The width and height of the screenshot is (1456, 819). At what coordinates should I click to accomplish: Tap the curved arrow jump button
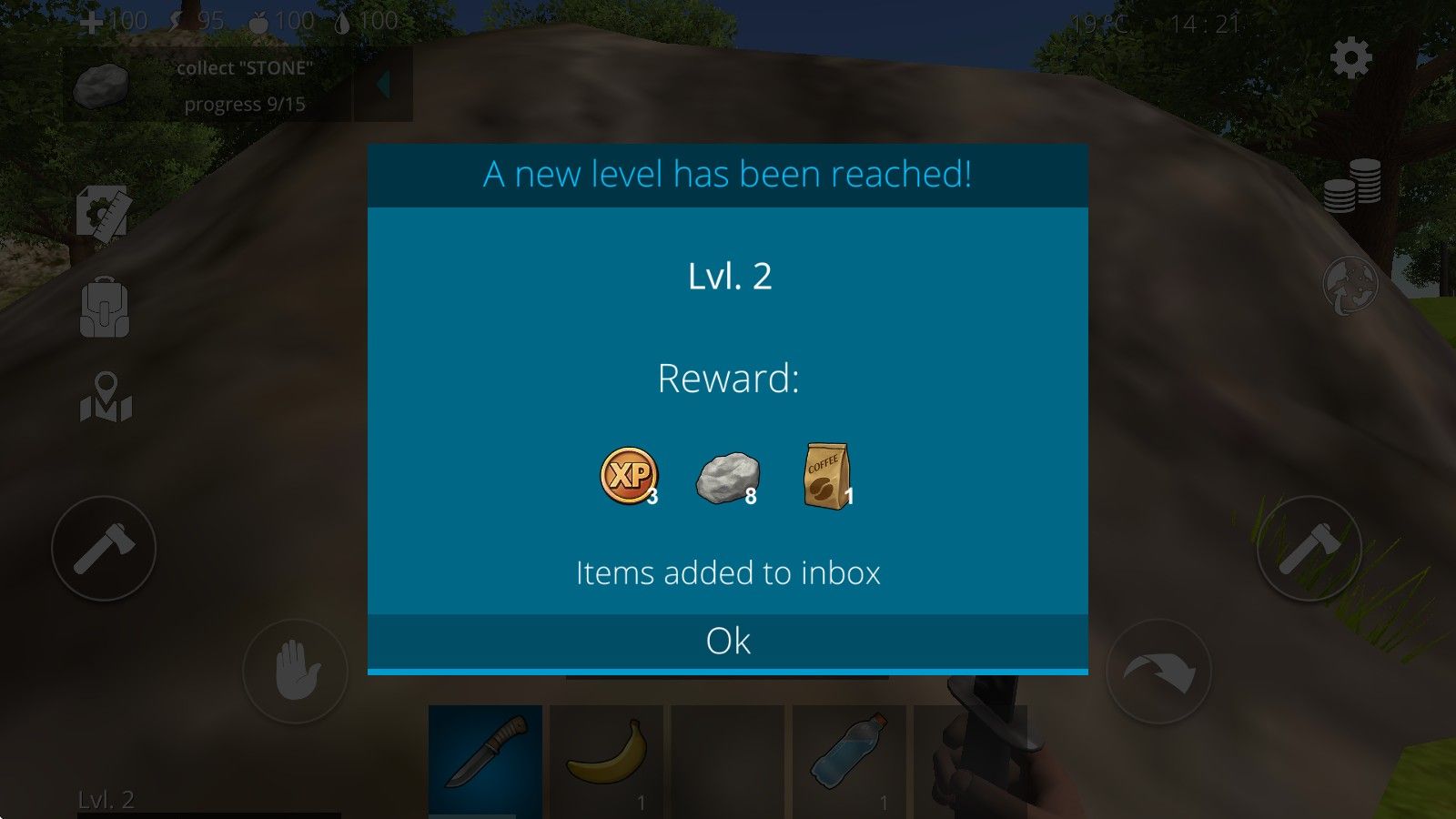[x=1158, y=672]
